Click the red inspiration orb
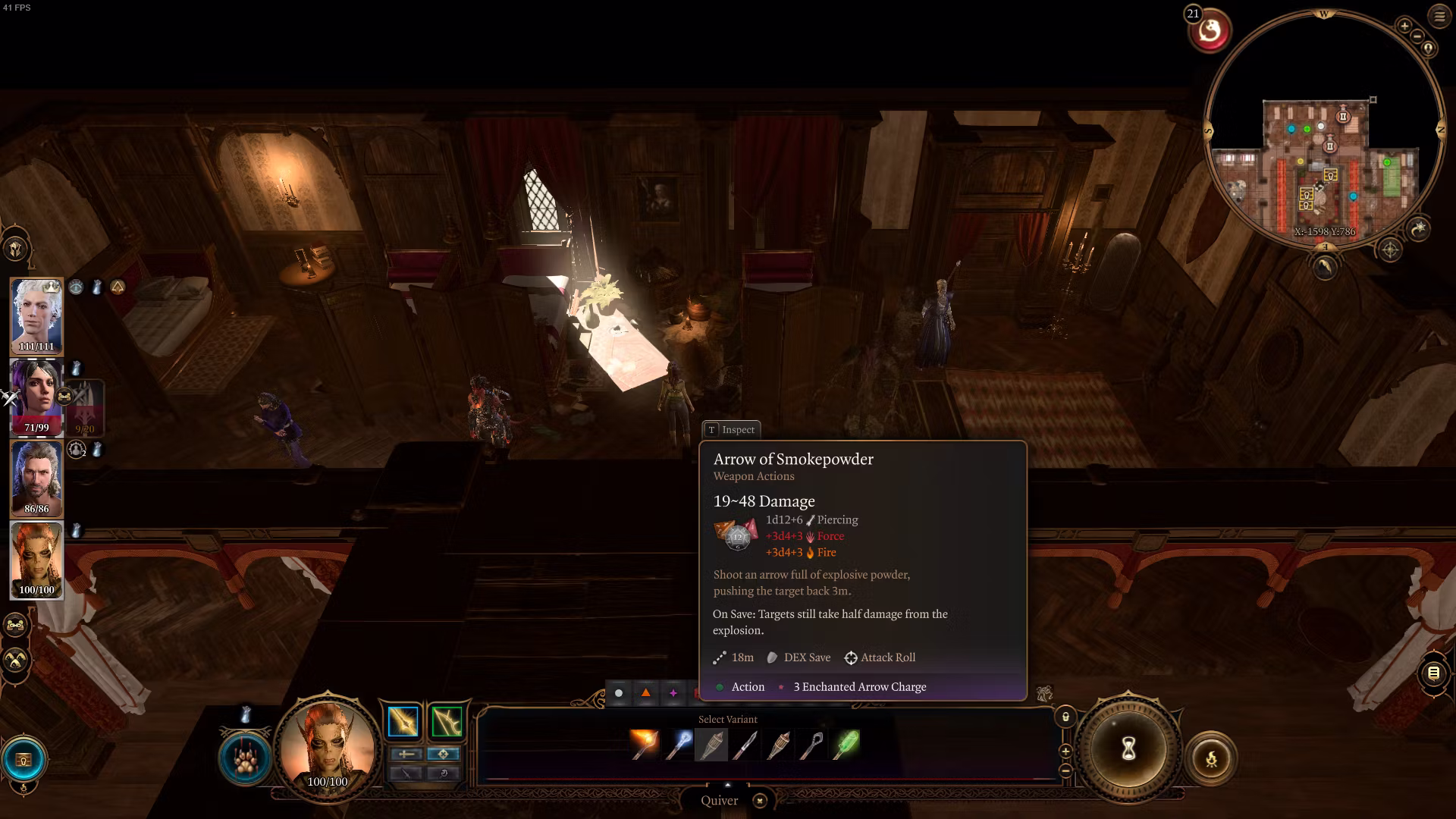Image resolution: width=1456 pixels, height=819 pixels. [x=1210, y=32]
